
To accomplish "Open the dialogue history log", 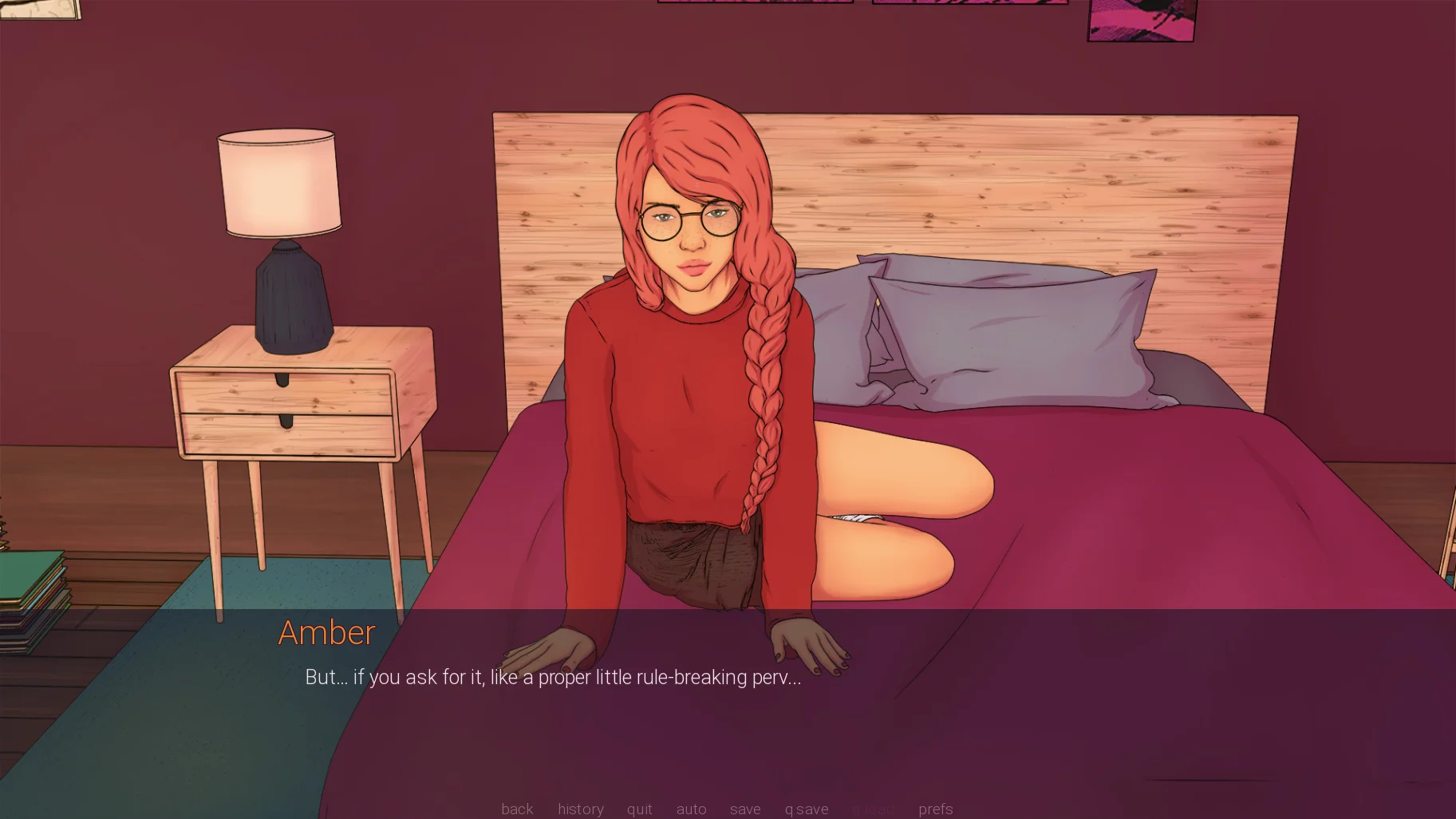I will pos(580,809).
